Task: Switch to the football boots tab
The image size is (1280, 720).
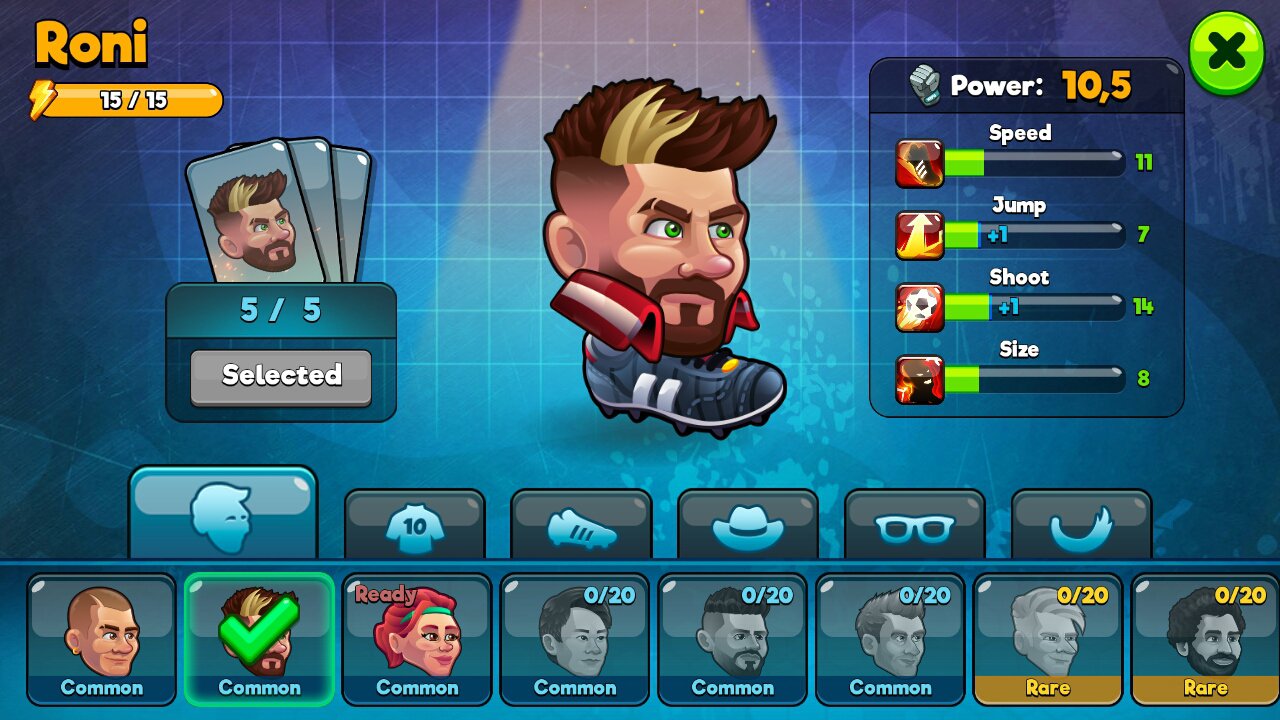Action: (581, 524)
